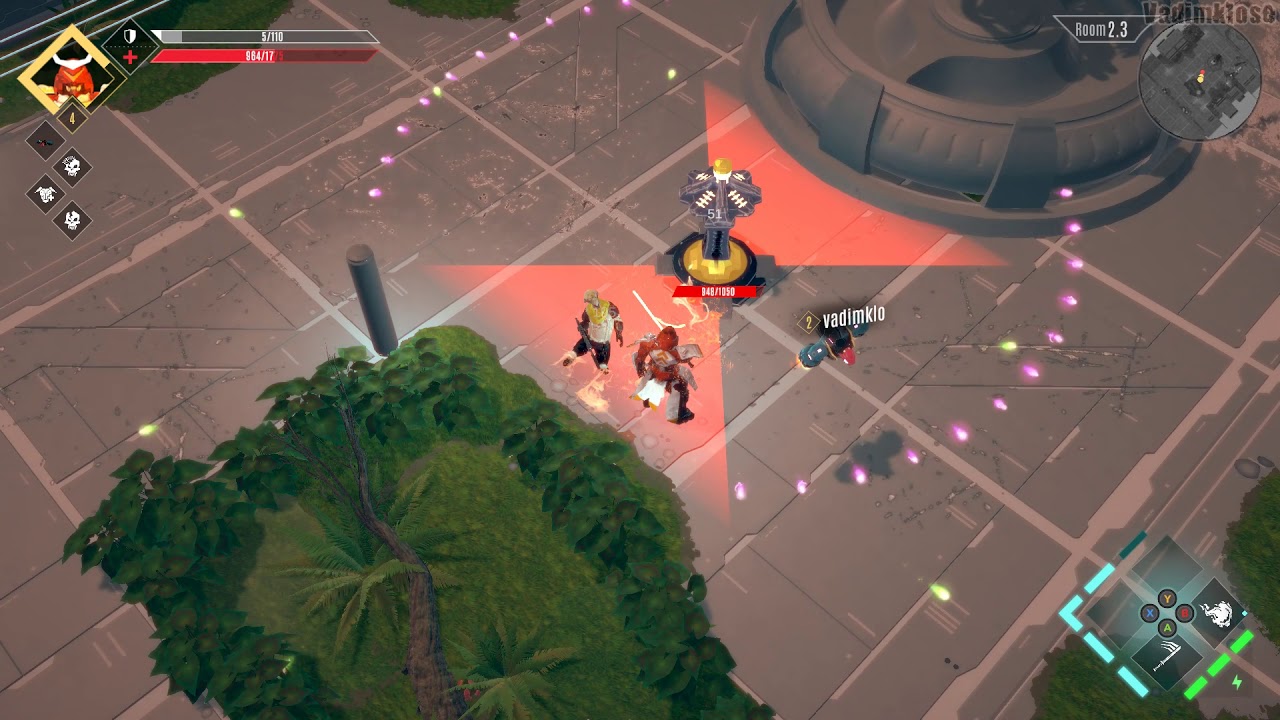Click the lightning bolt energy icon bottom-right
Image resolution: width=1280 pixels, height=720 pixels.
coord(1238,680)
